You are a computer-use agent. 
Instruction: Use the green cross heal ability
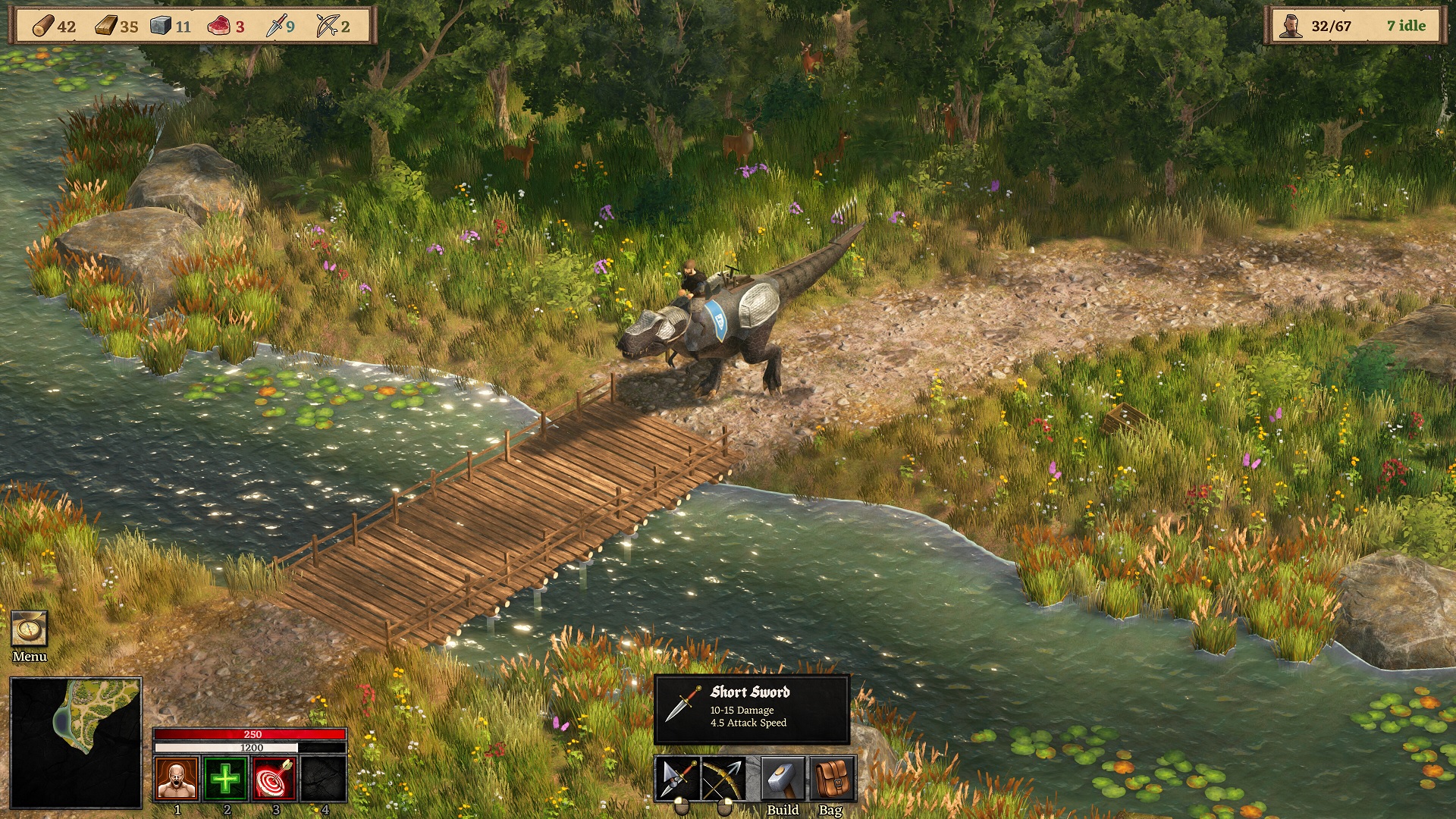pos(225,778)
